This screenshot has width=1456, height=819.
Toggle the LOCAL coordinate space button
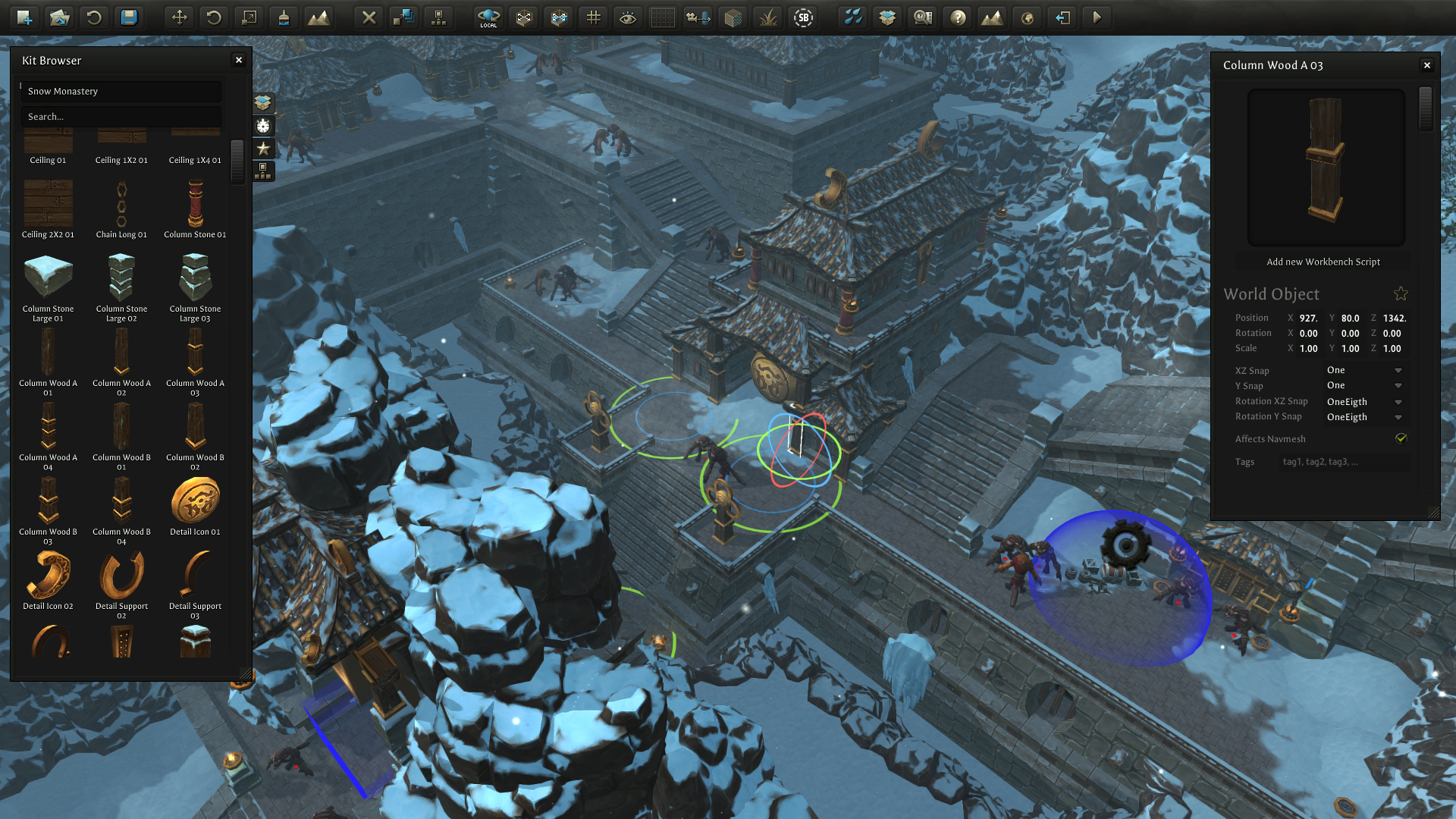coord(488,17)
